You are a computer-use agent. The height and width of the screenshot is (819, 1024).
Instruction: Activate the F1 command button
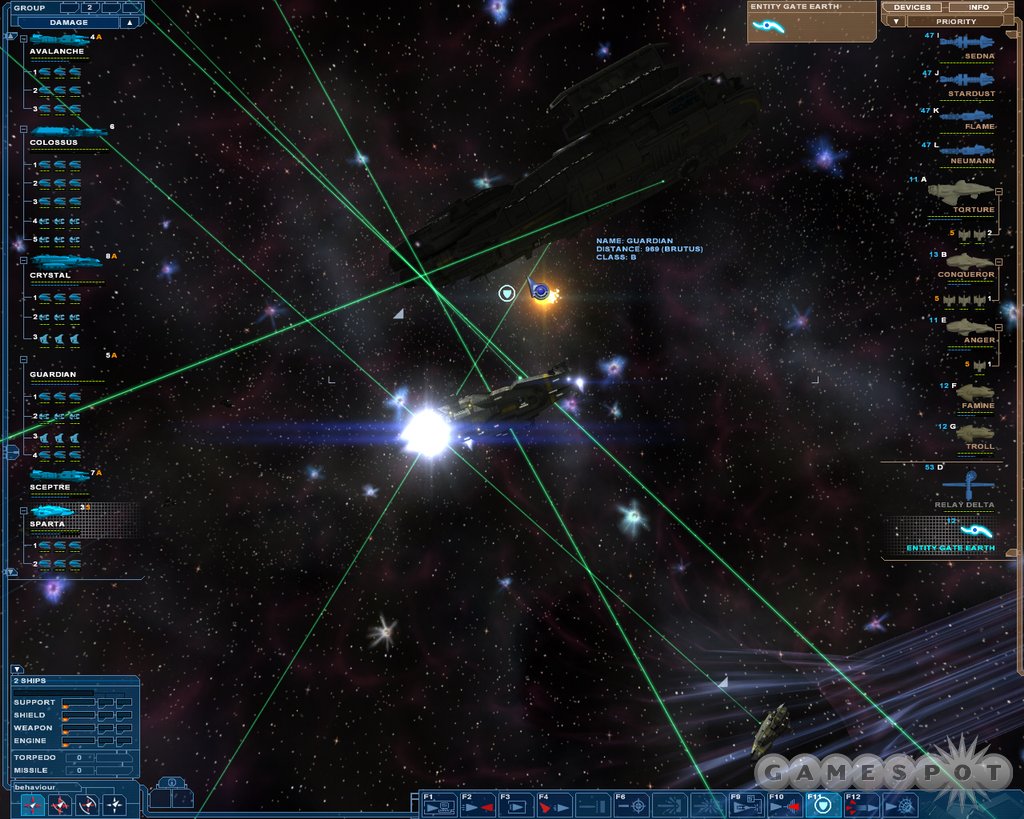click(438, 804)
